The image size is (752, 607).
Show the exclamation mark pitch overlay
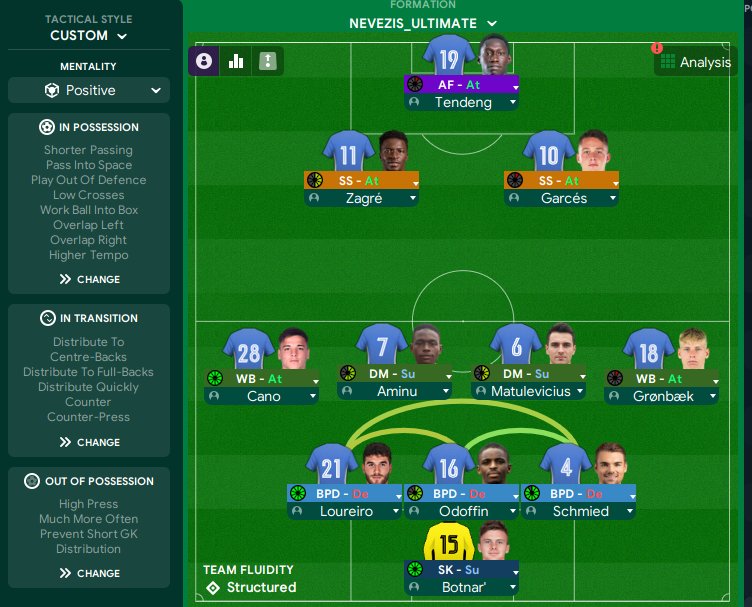[x=267, y=61]
